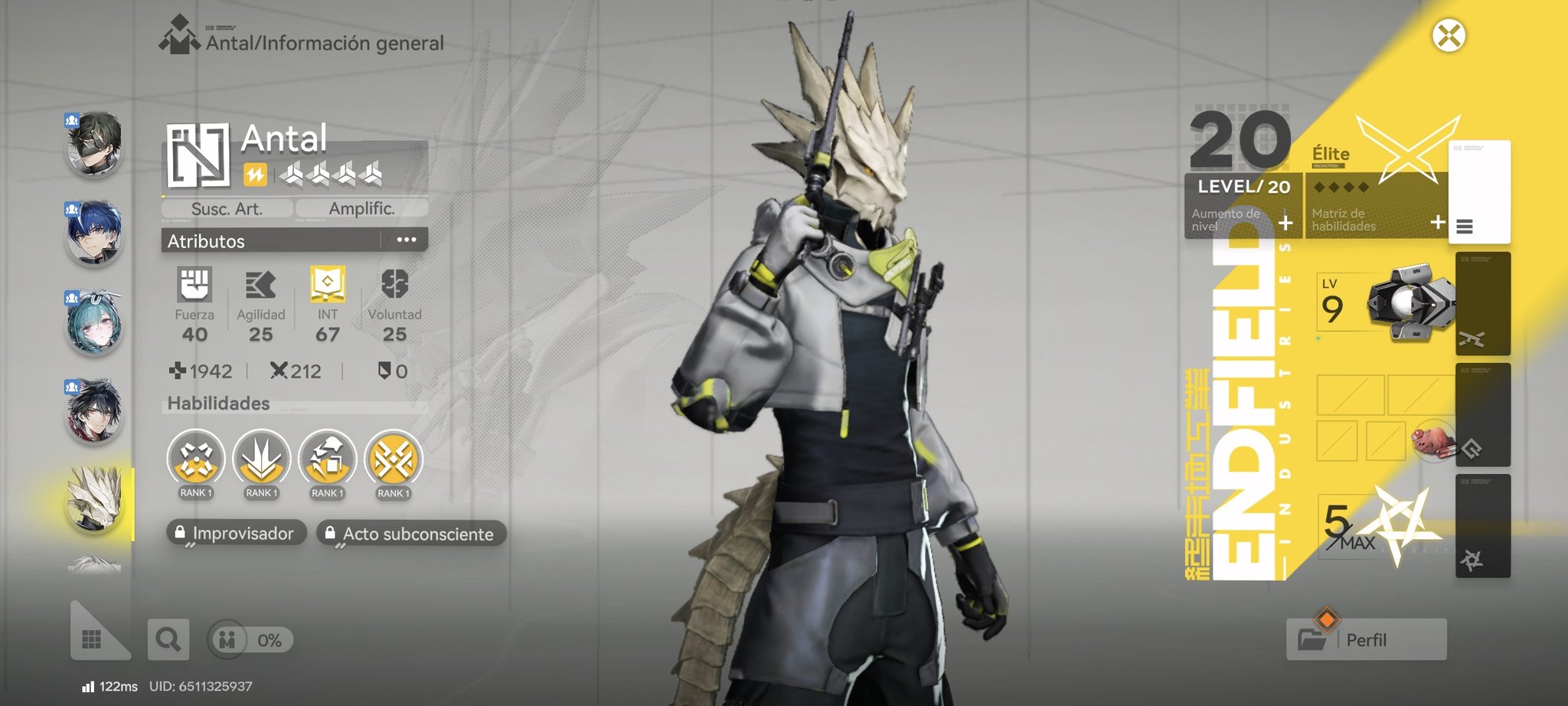The height and width of the screenshot is (706, 1568).
Task: Close the character information screen
Action: click(x=1449, y=36)
